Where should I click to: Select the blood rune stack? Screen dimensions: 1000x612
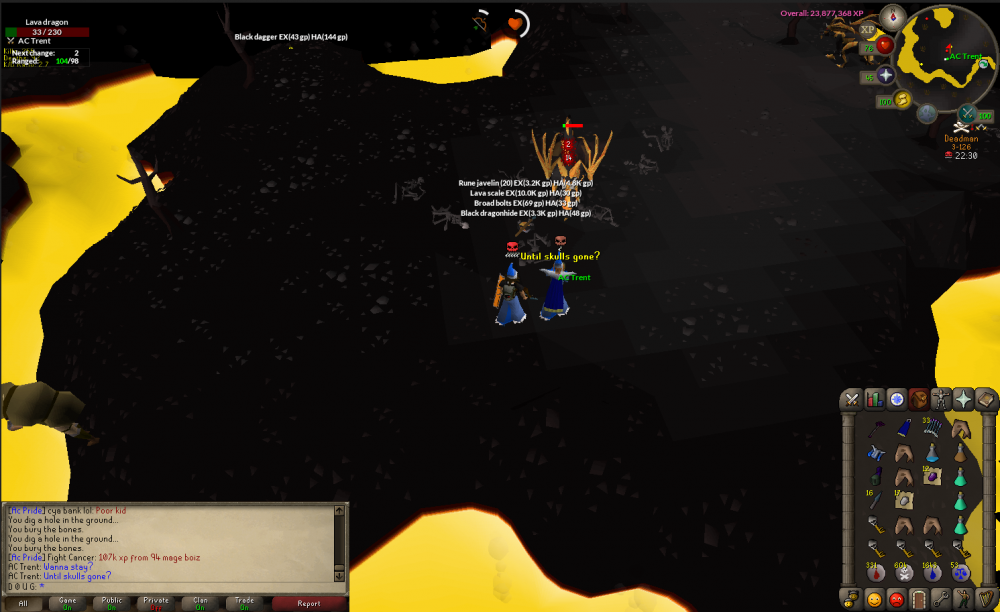tap(876, 573)
